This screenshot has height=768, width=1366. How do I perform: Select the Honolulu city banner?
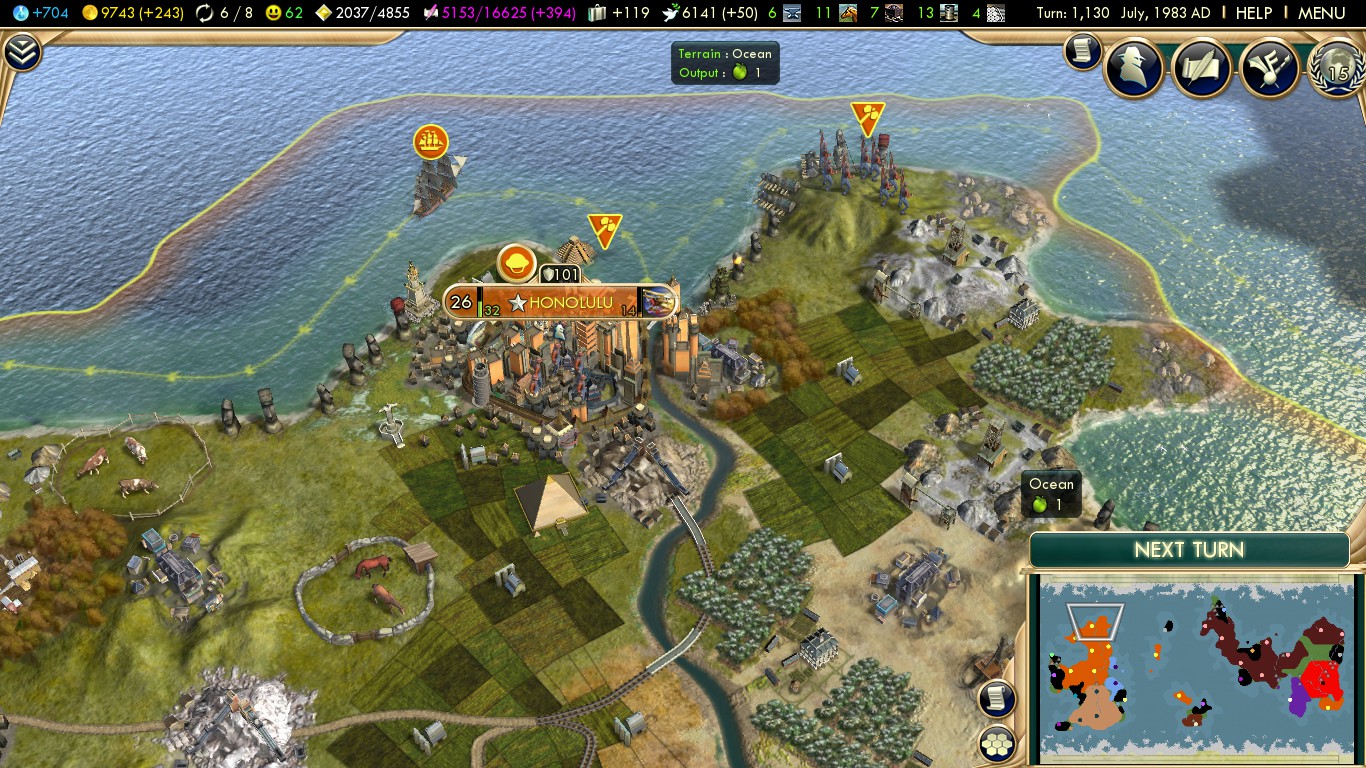point(560,302)
